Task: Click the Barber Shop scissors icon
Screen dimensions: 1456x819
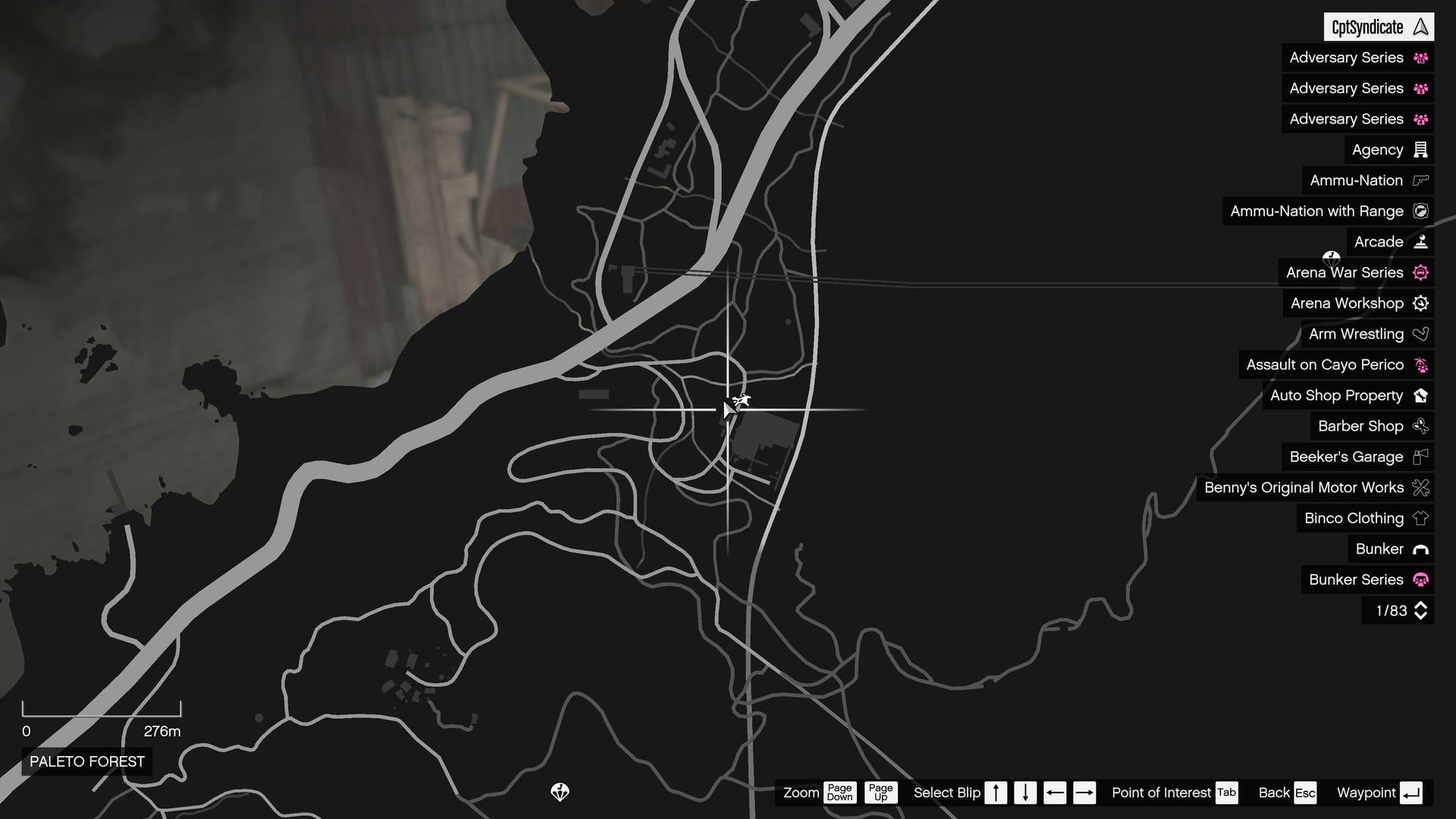Action: click(x=1420, y=425)
